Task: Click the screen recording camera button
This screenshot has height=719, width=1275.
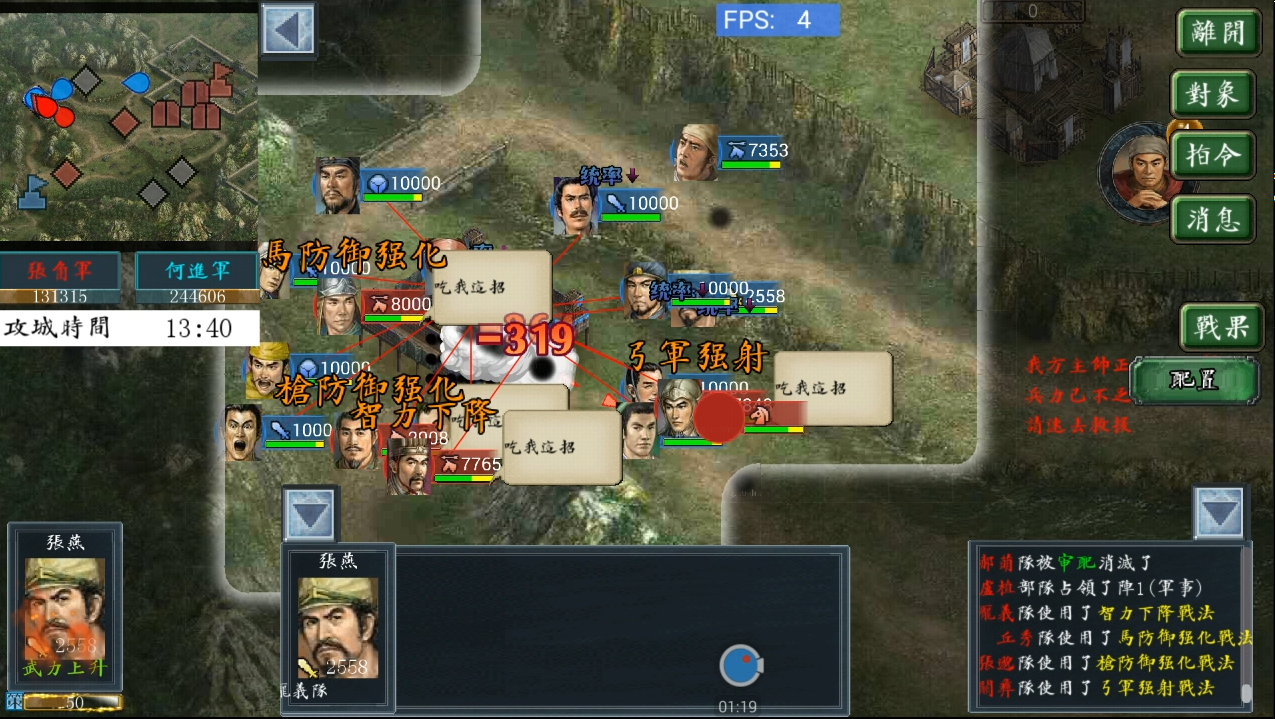Action: tap(740, 667)
